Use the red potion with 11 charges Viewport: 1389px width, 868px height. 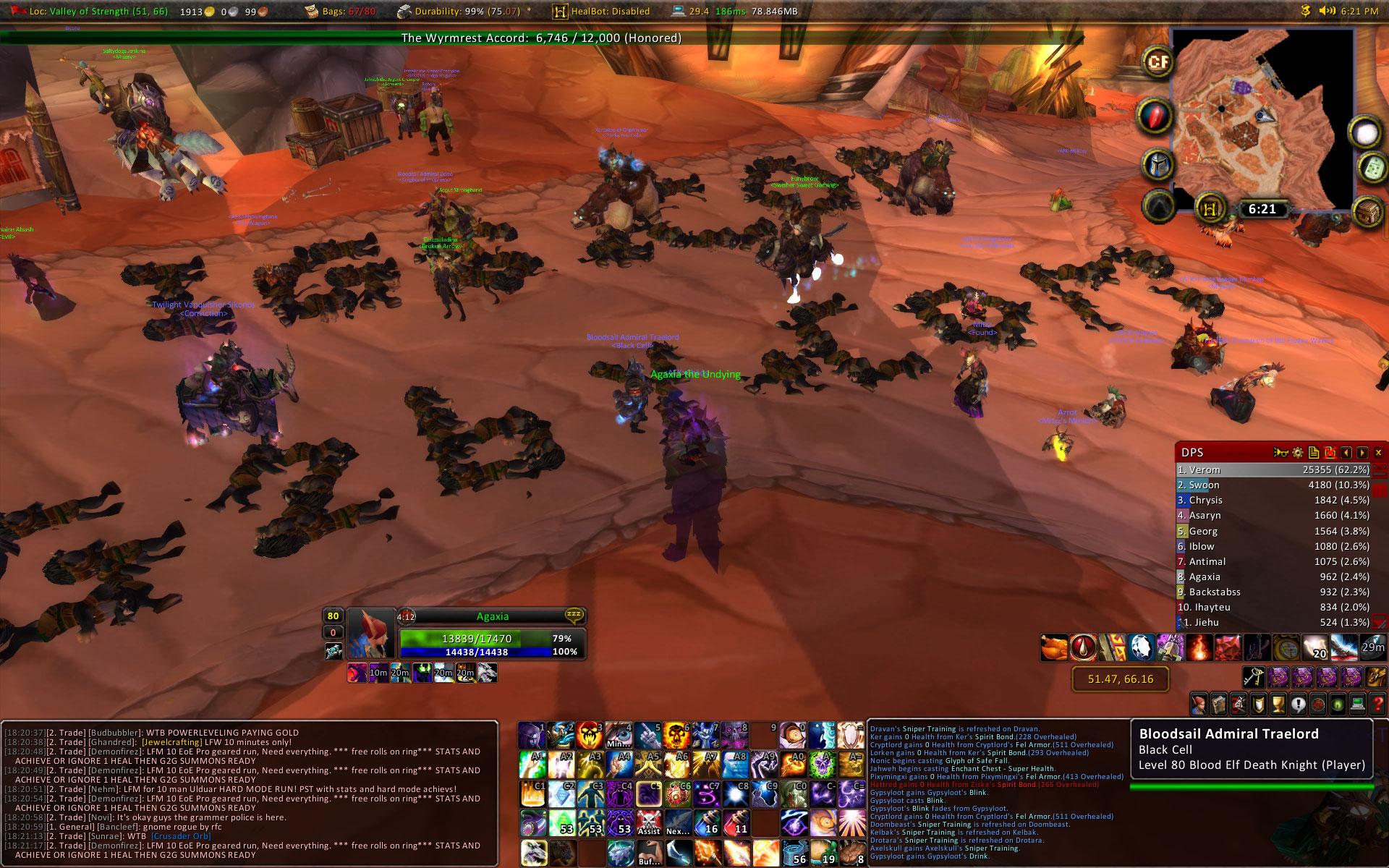pos(736,824)
